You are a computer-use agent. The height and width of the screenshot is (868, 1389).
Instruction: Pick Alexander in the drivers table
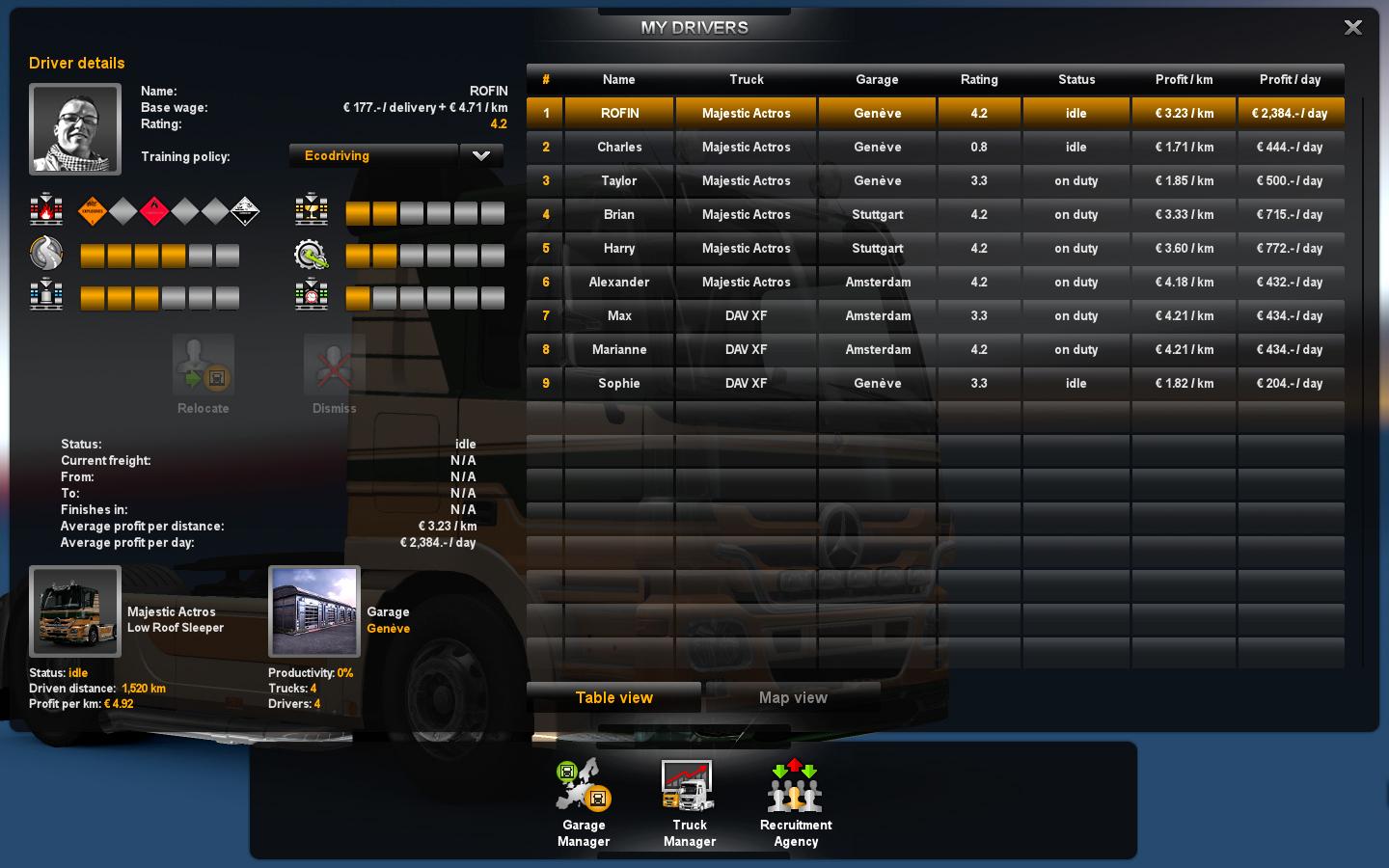[619, 283]
